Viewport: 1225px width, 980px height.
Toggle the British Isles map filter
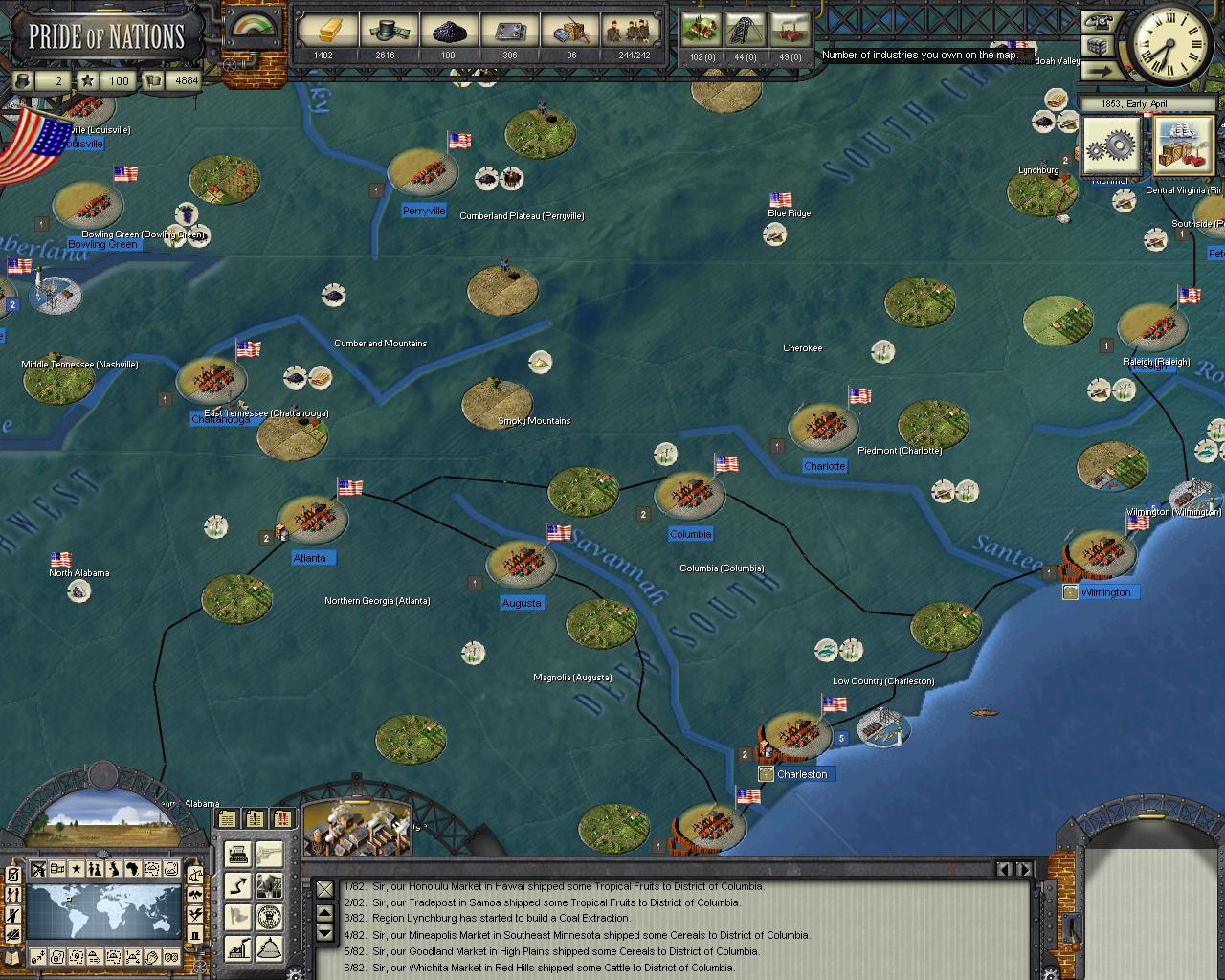point(115,870)
